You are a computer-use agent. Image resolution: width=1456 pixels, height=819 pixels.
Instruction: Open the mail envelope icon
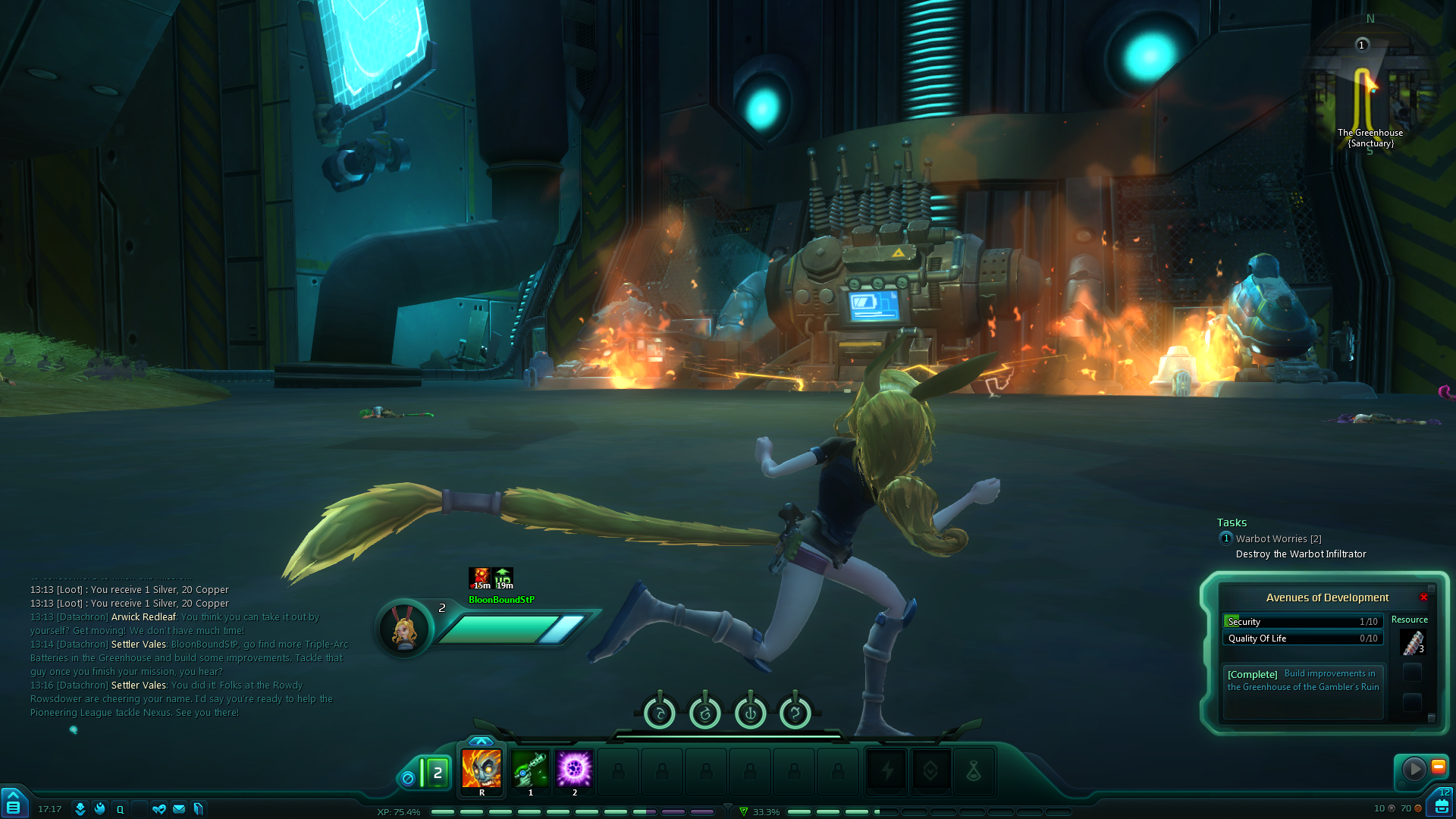(x=179, y=809)
